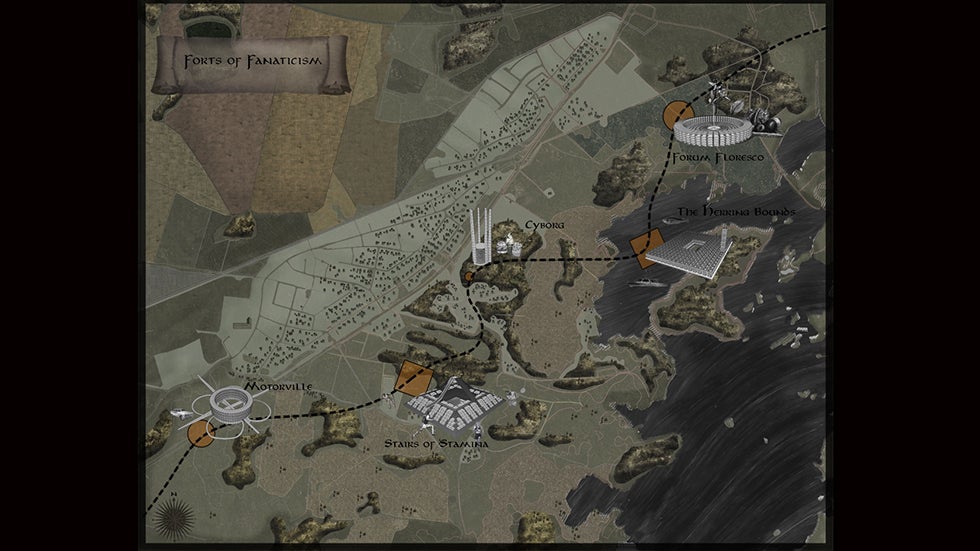Choose the Stairs of Stamina level
Screen dimensions: 980x551
pyautogui.click(x=457, y=403)
